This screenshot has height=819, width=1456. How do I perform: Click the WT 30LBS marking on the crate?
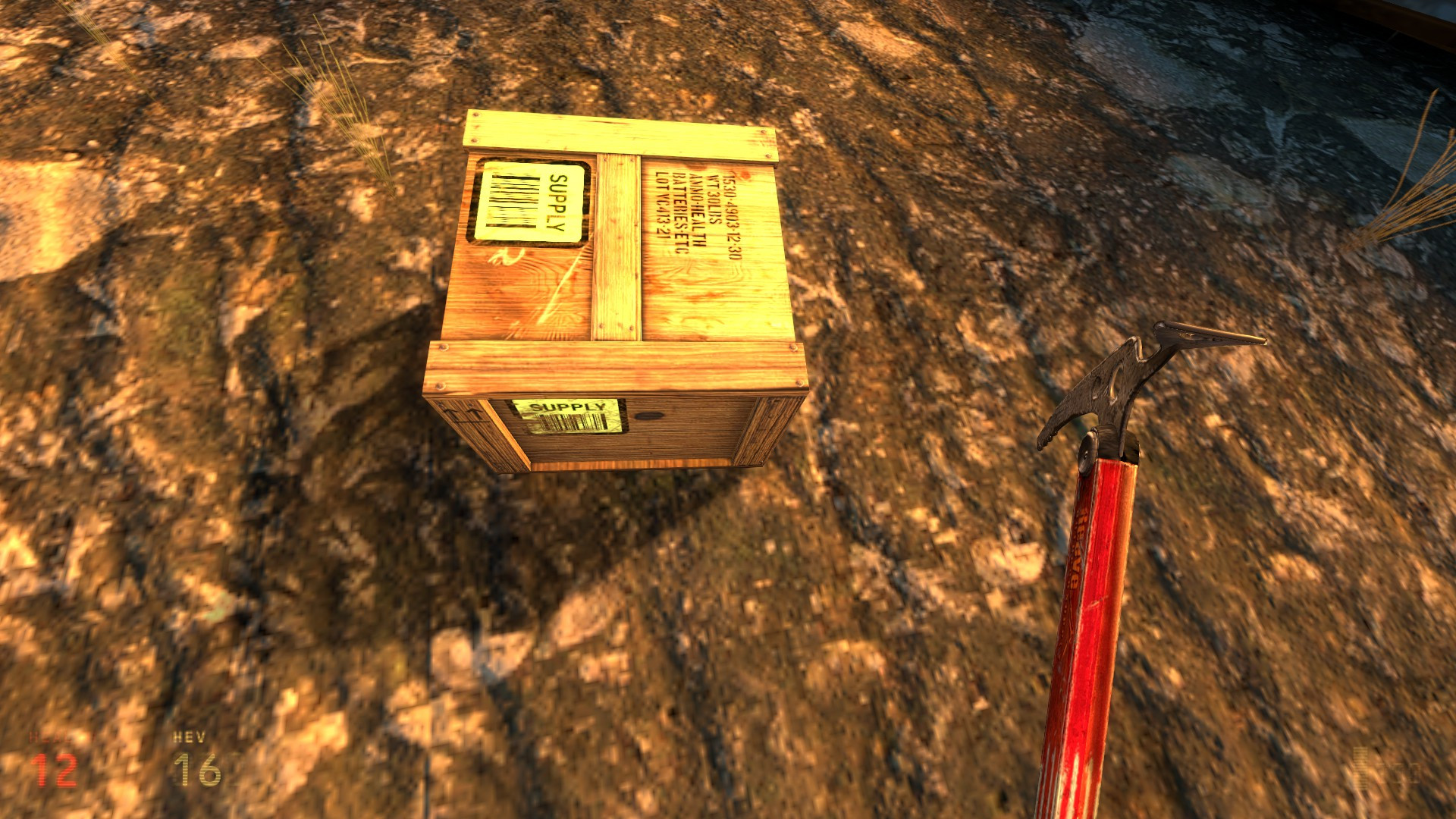714,201
